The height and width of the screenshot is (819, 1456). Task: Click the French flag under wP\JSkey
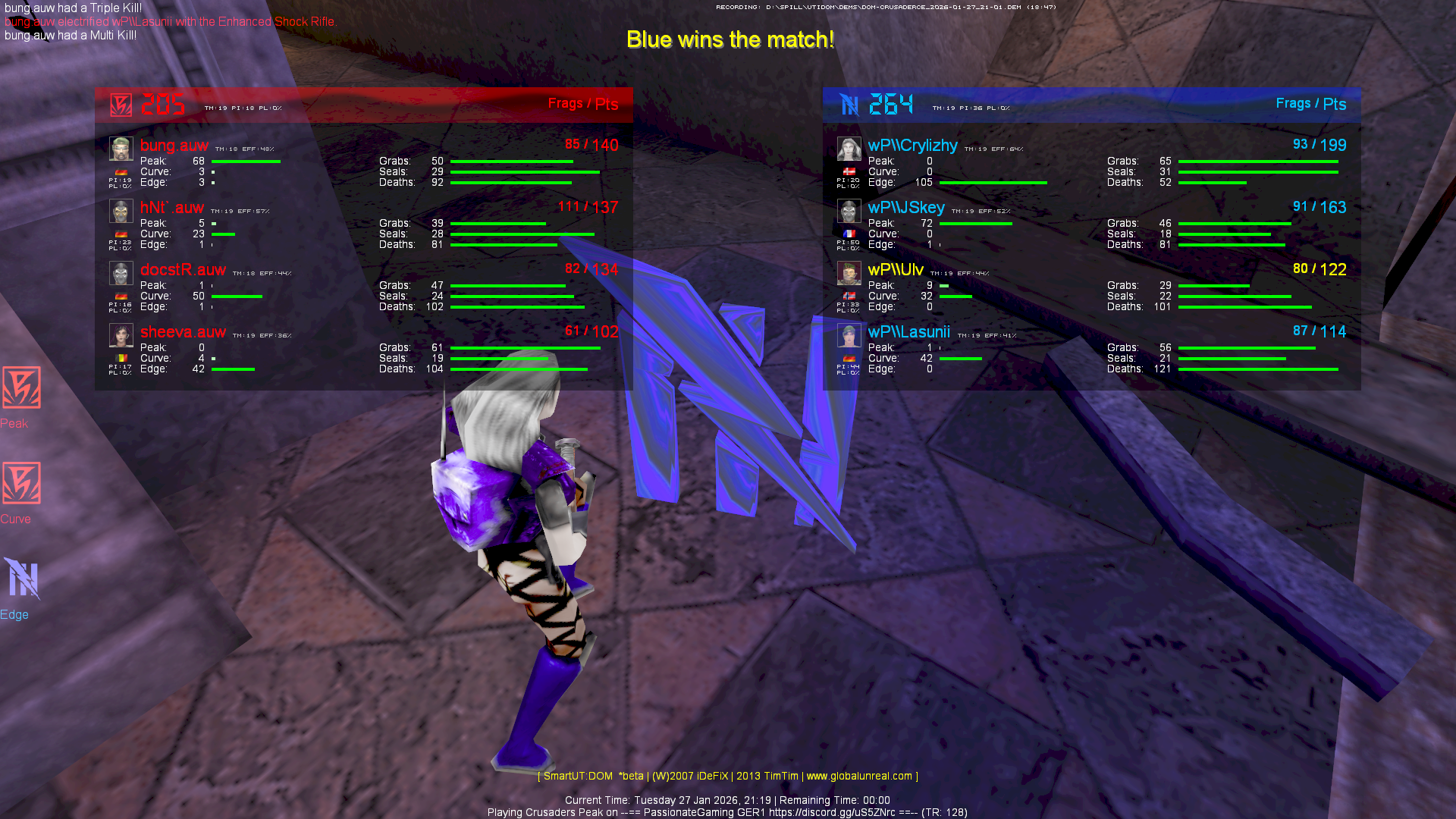click(x=849, y=234)
